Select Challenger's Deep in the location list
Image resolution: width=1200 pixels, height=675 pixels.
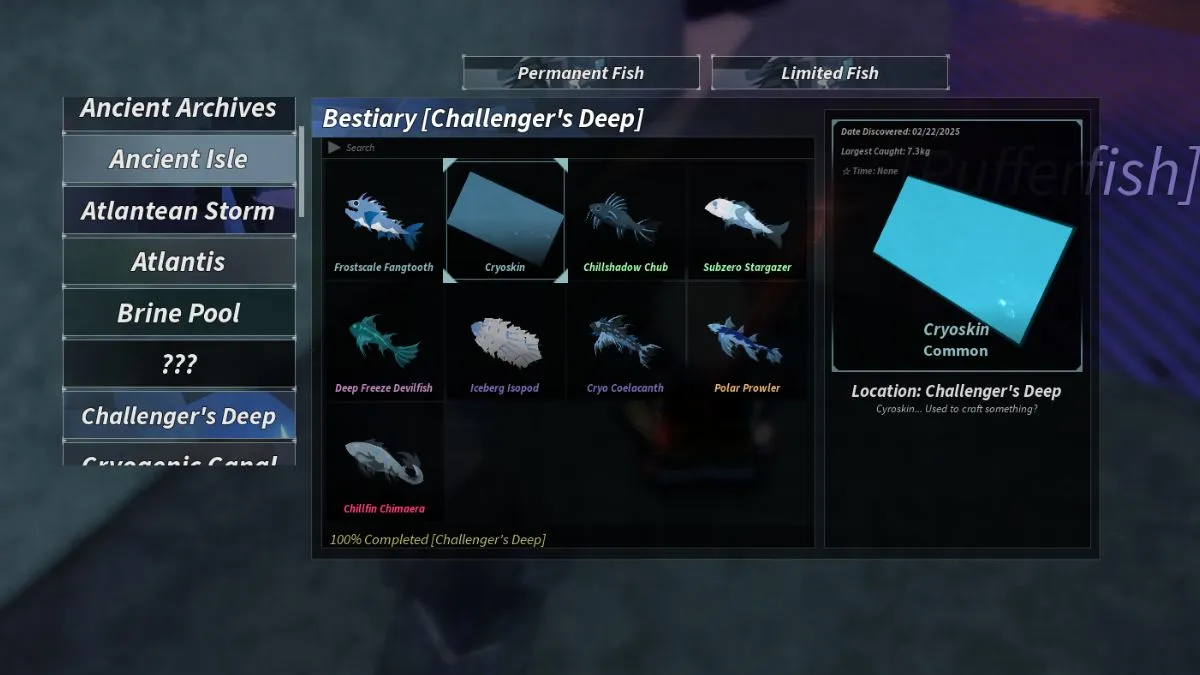(x=179, y=416)
